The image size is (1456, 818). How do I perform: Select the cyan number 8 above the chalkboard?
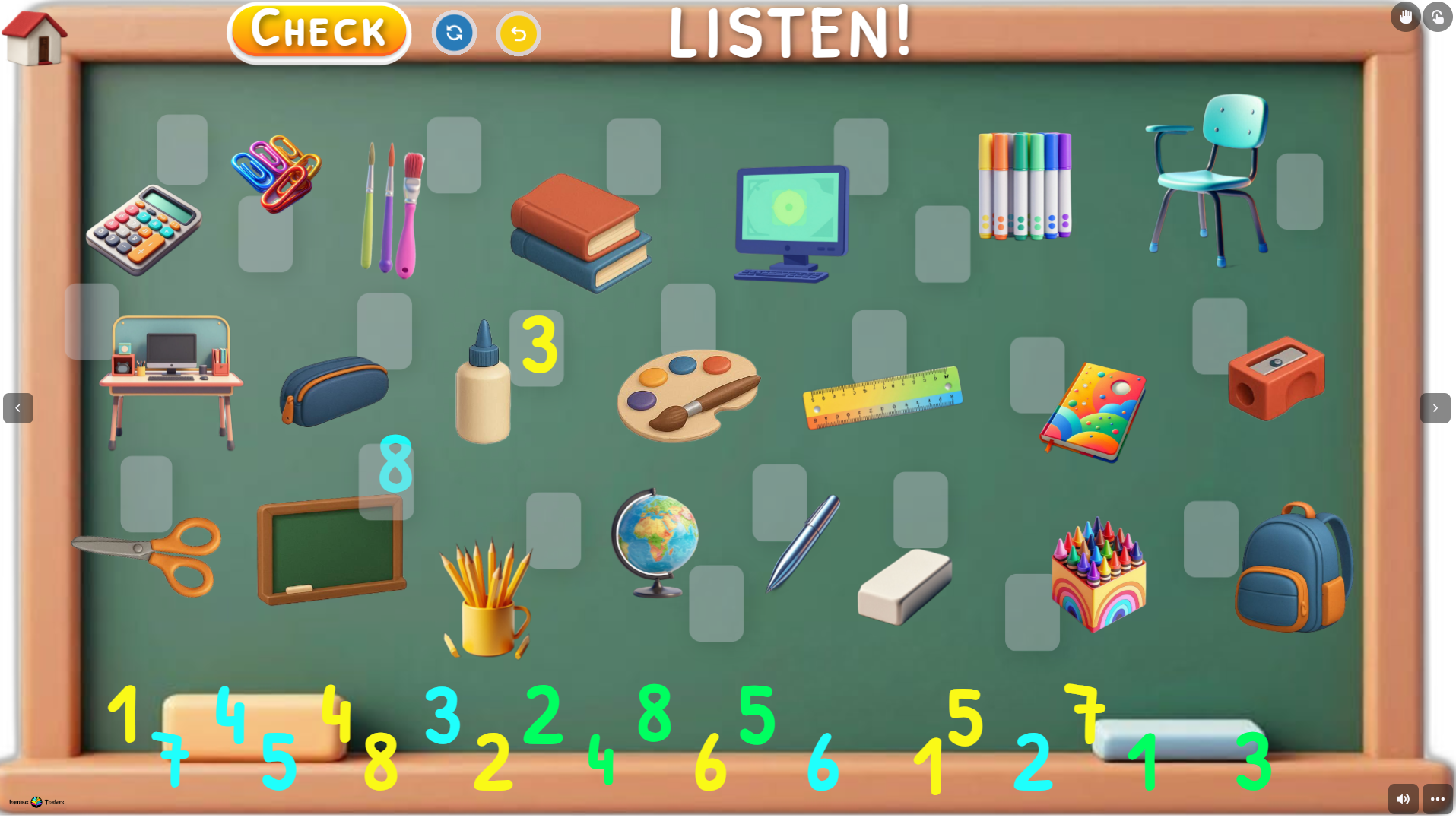(395, 464)
